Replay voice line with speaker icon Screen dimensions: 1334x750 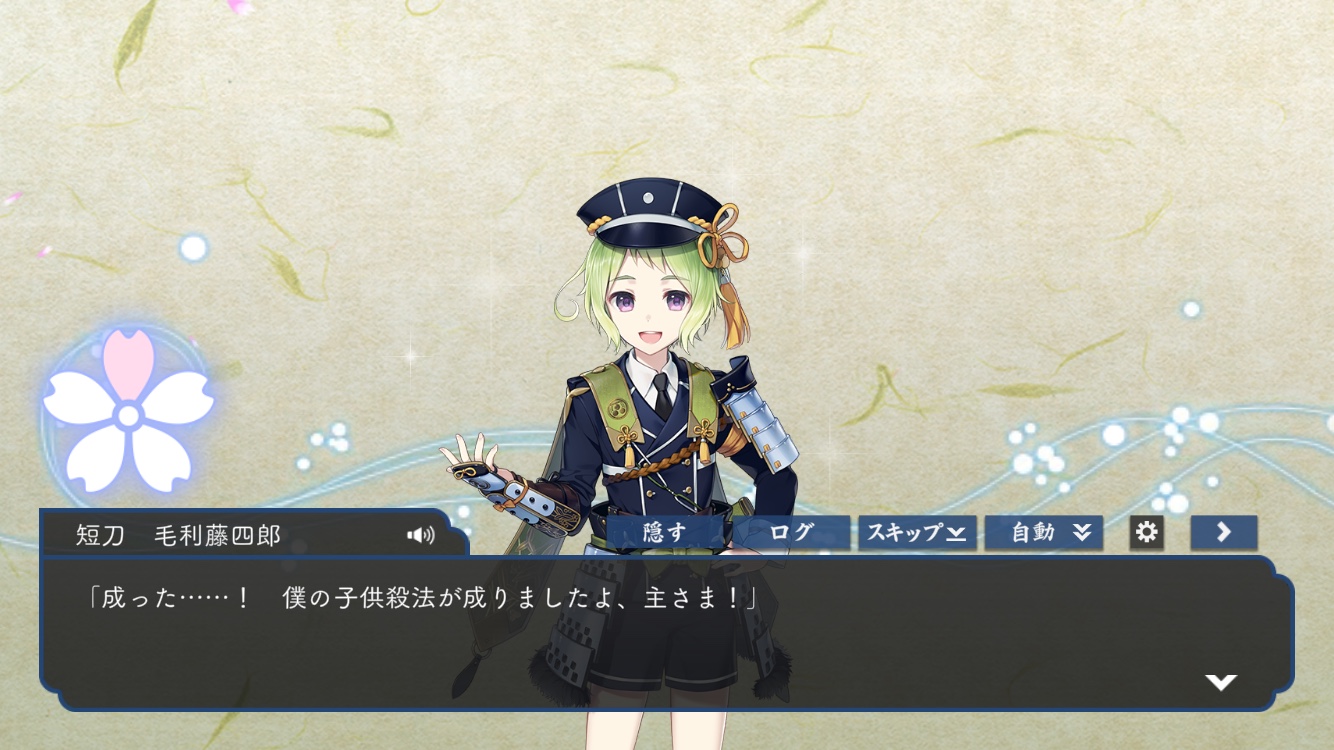pos(421,535)
